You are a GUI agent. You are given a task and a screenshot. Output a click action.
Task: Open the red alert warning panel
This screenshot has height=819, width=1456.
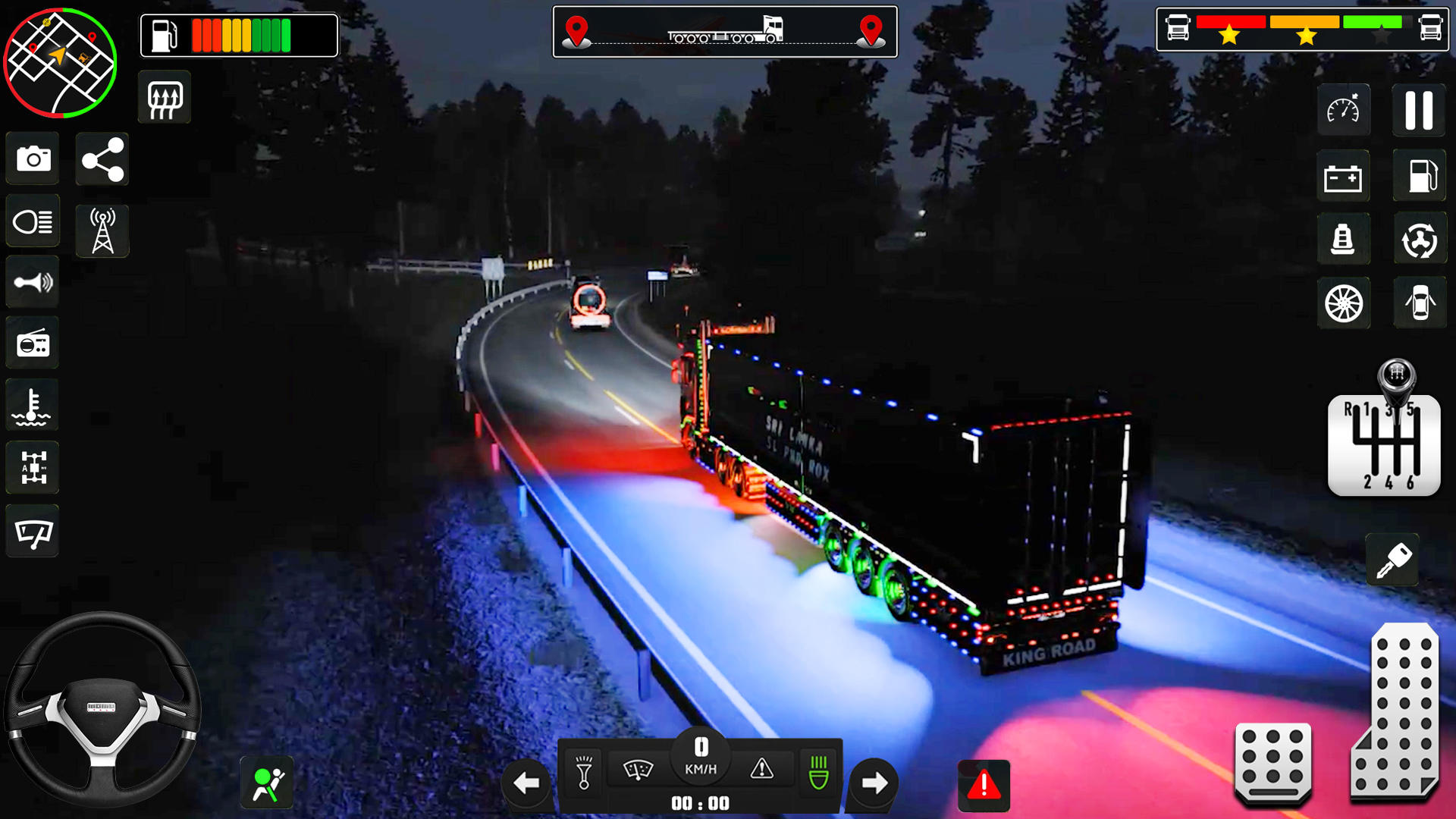tap(984, 785)
